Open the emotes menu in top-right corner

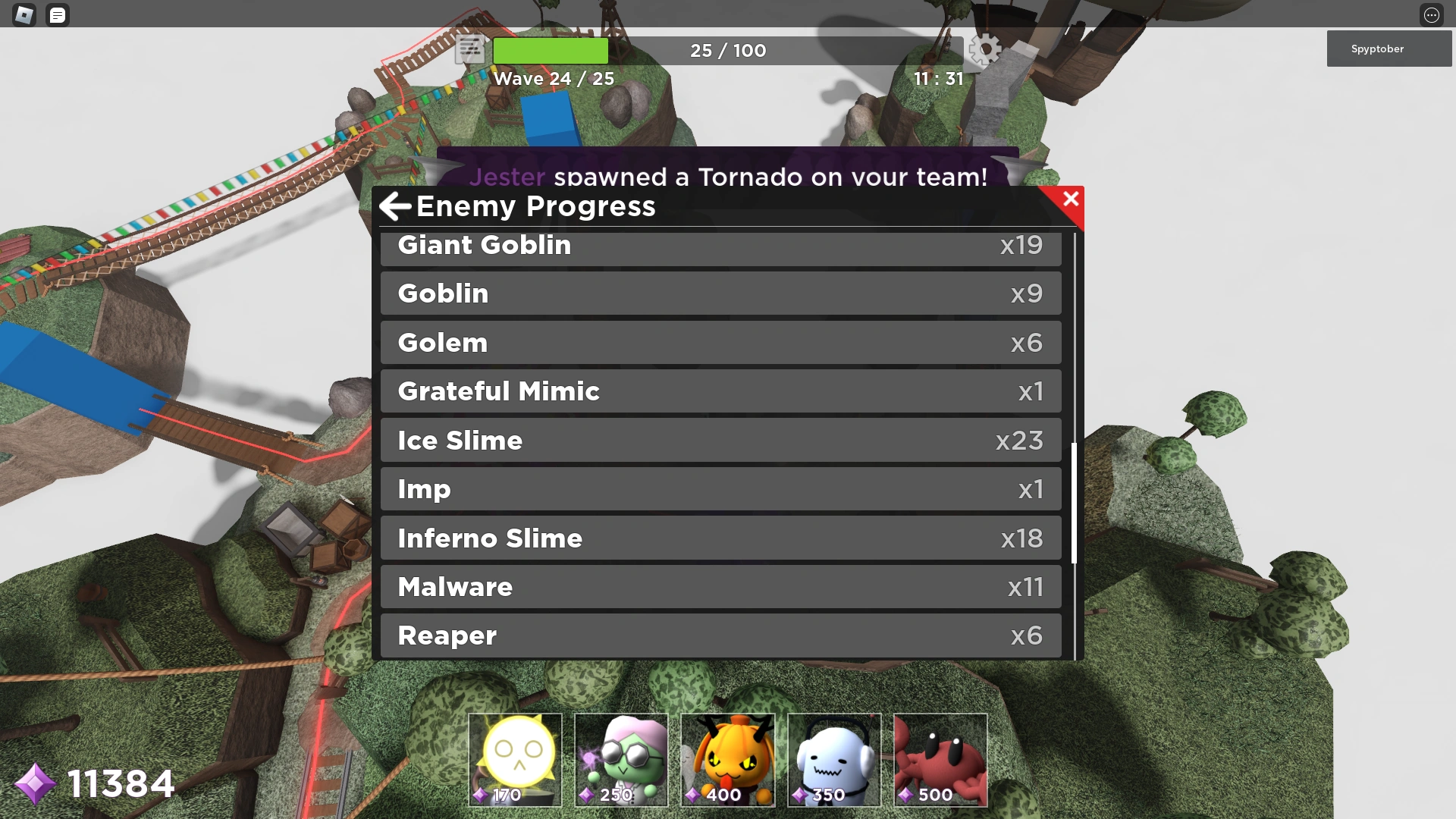[x=1432, y=14]
